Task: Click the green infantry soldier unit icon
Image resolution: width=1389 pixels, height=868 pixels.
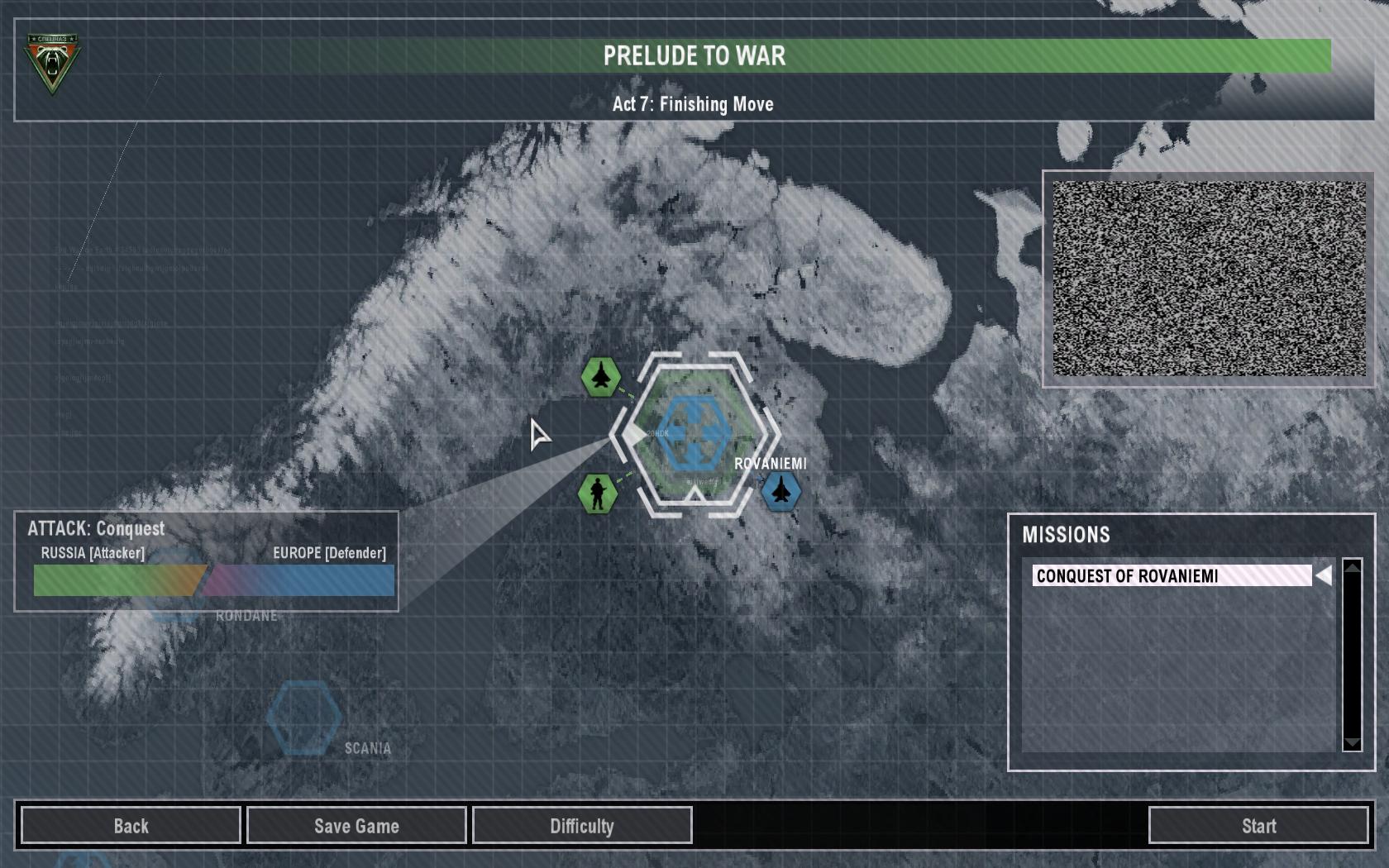Action: coord(599,494)
